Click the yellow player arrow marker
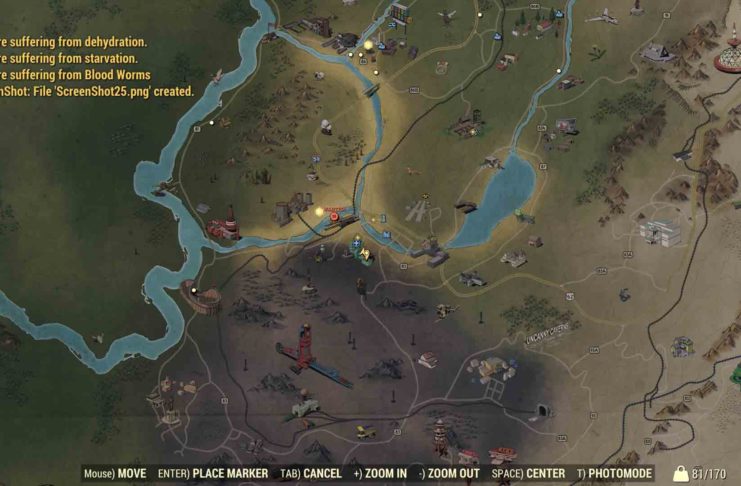The image size is (741, 486). pyautogui.click(x=366, y=256)
